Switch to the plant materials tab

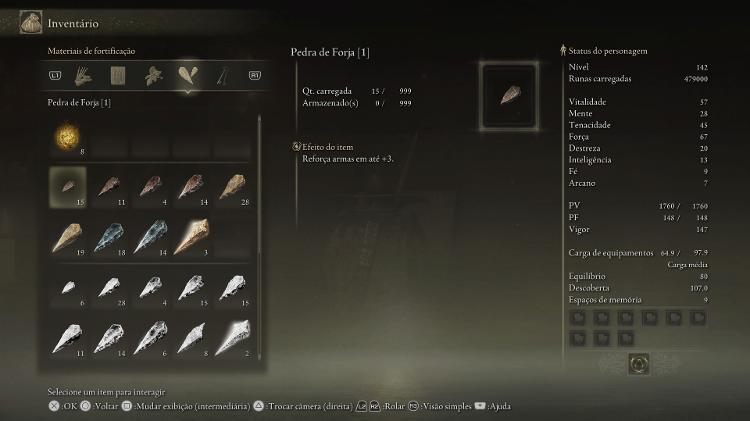click(x=153, y=75)
